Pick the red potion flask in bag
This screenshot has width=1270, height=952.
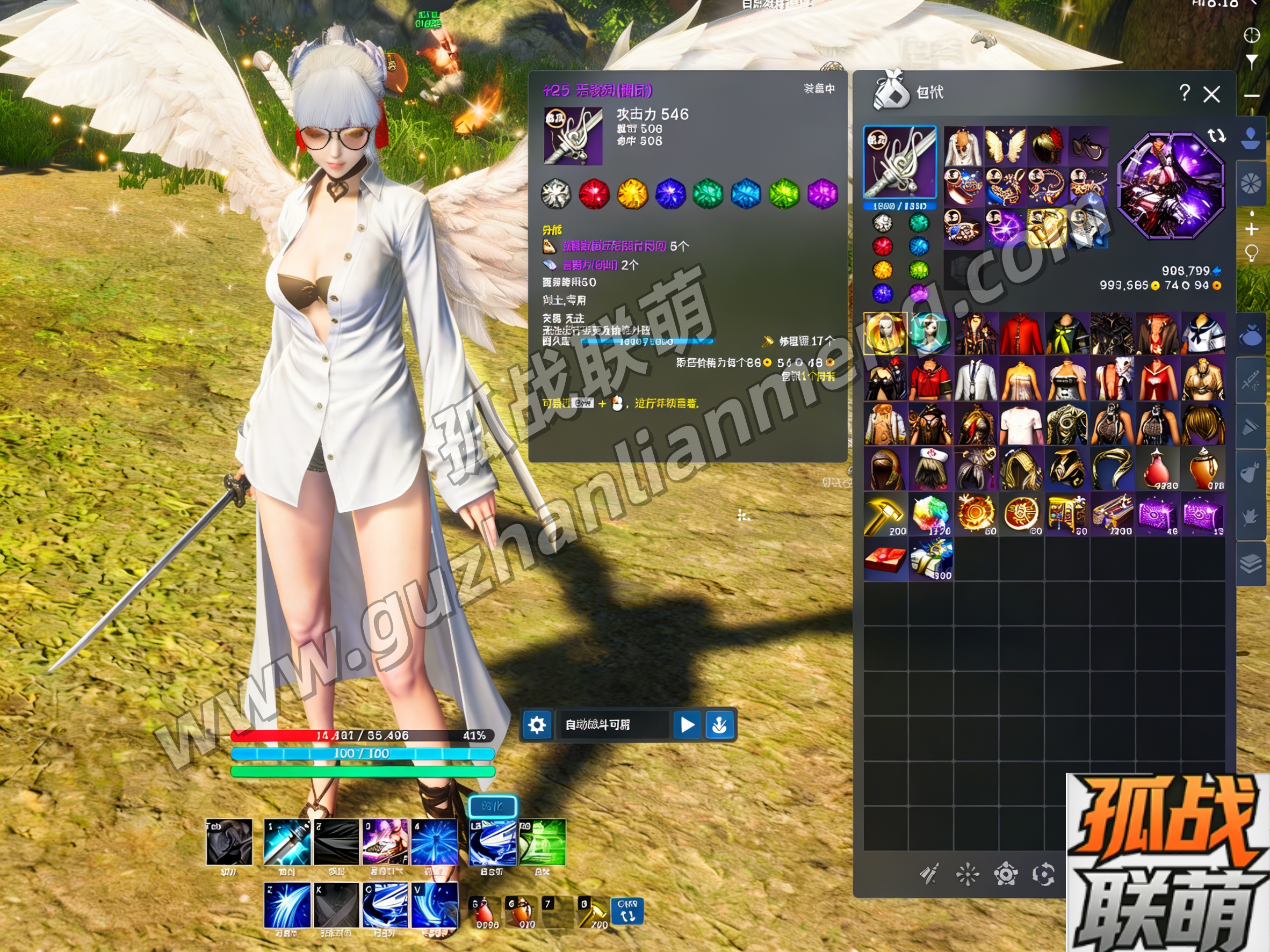1156,470
